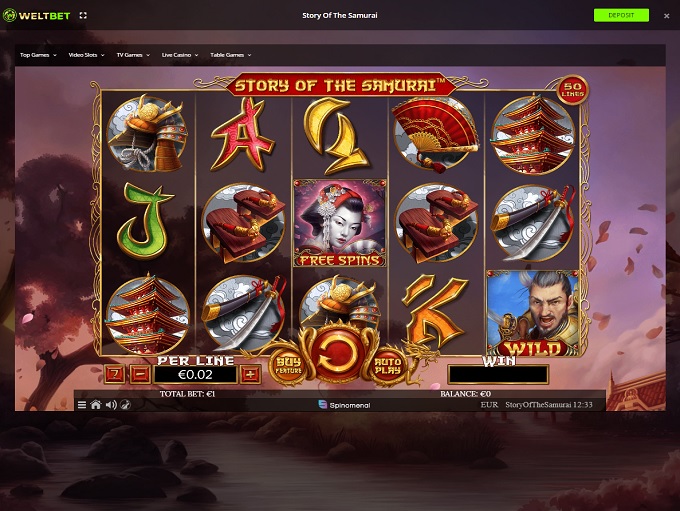Expand the TV Games menu
The width and height of the screenshot is (680, 511).
coord(135,55)
